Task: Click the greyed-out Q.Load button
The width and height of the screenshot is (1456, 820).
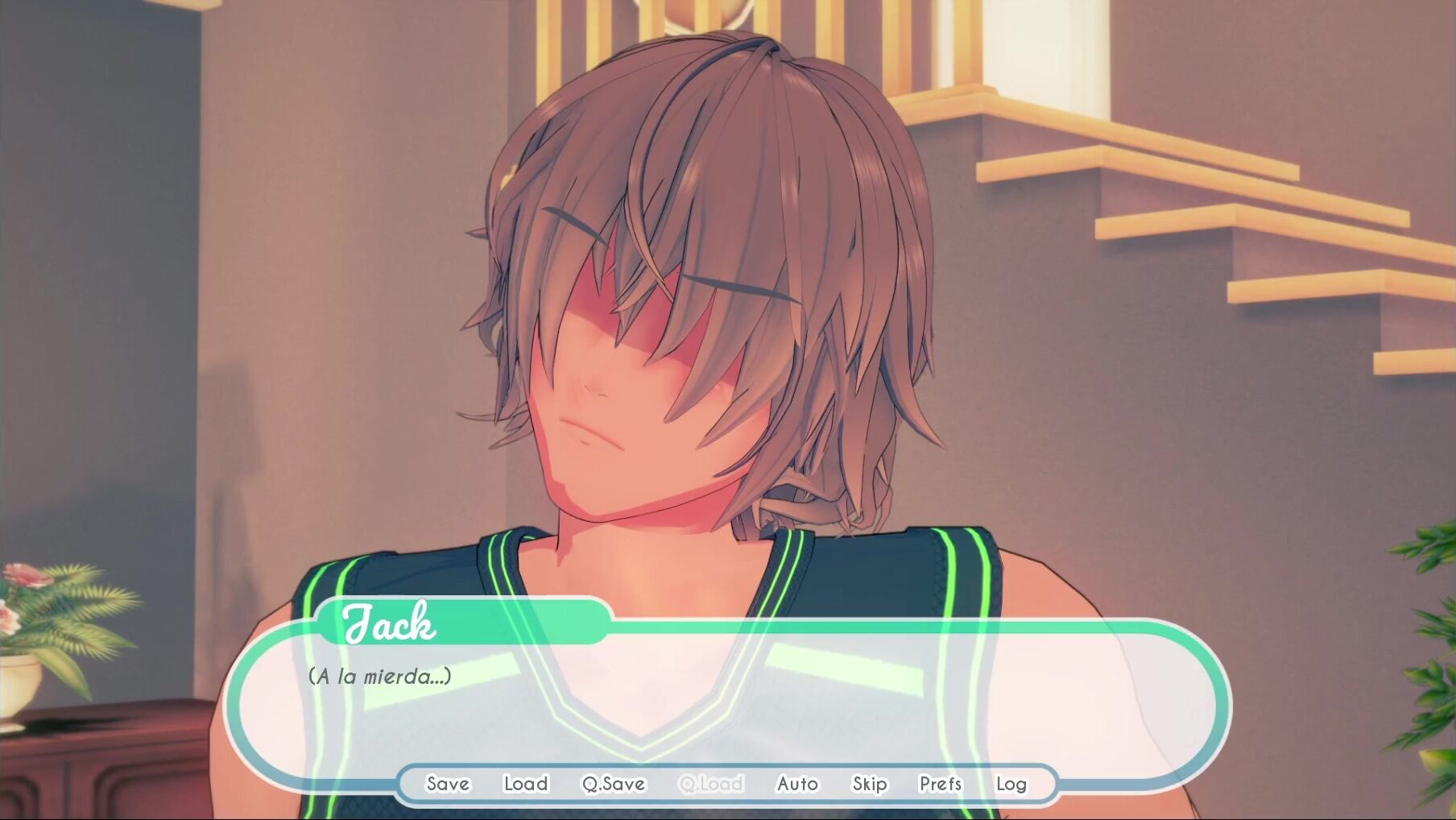Action: point(711,784)
